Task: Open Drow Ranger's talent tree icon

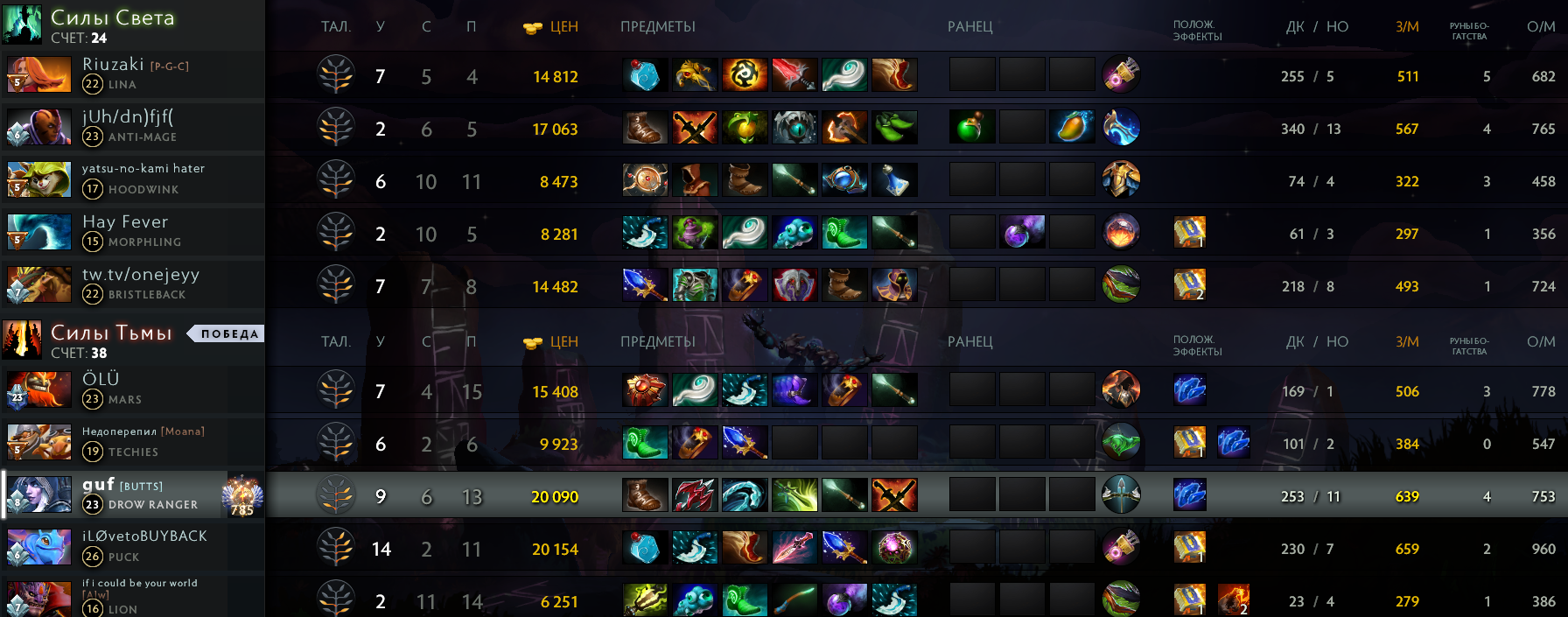Action: point(336,496)
